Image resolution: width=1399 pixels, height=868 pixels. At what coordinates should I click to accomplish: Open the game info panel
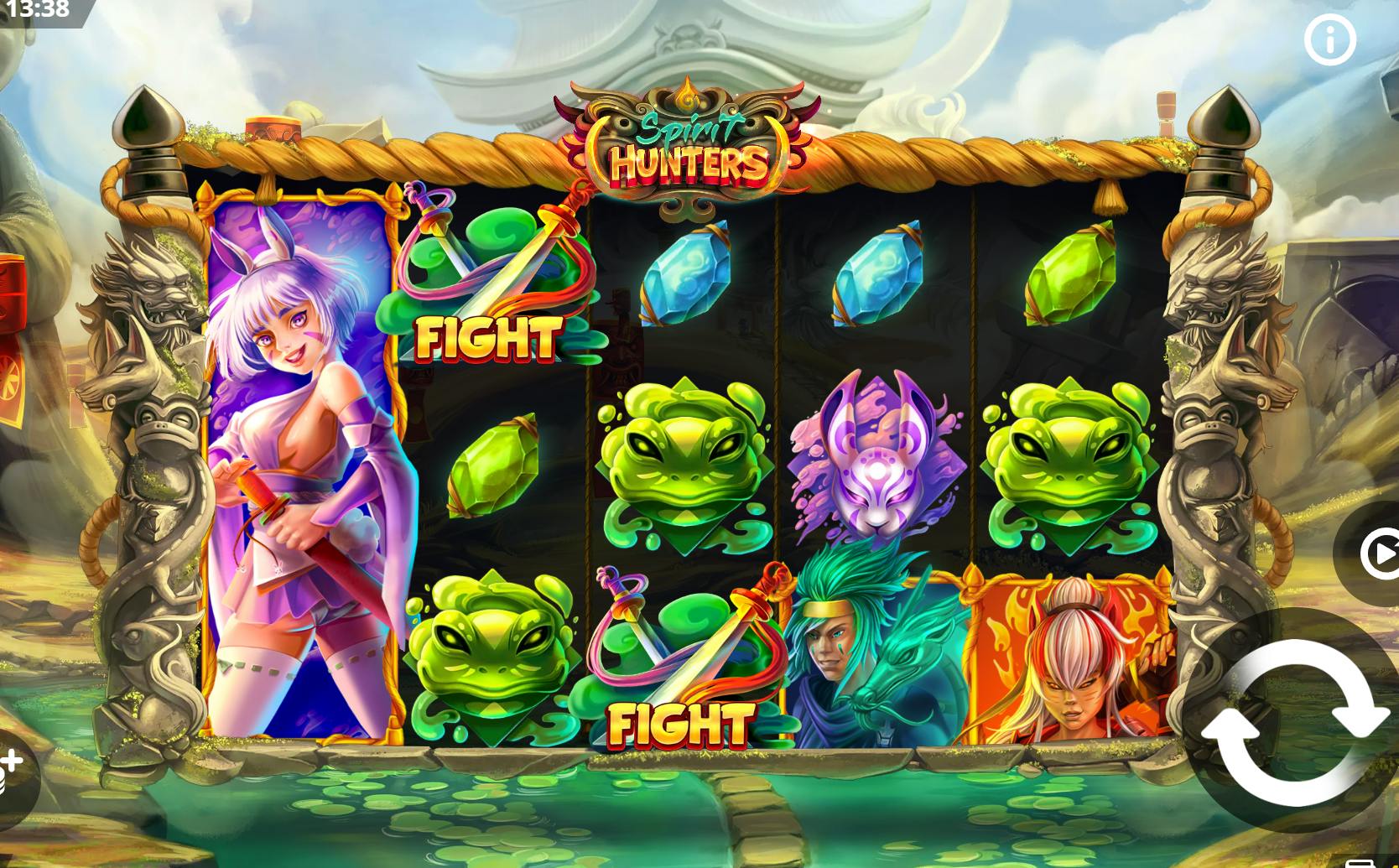(x=1329, y=39)
